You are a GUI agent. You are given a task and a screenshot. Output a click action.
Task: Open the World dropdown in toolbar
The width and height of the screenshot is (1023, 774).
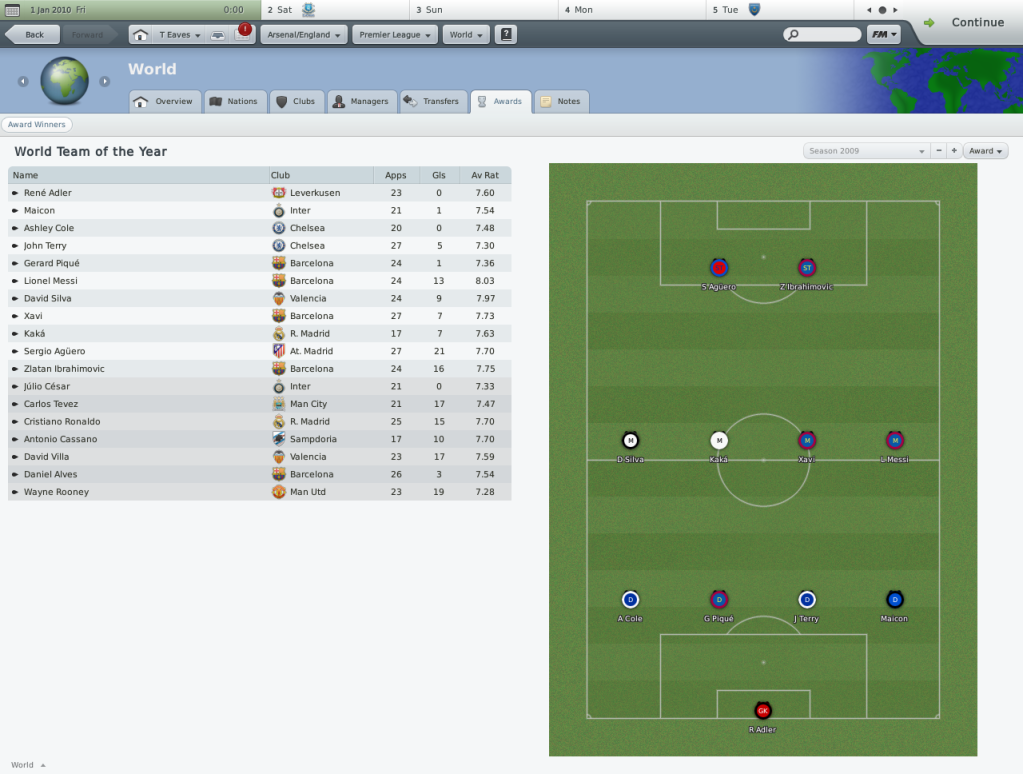[466, 35]
